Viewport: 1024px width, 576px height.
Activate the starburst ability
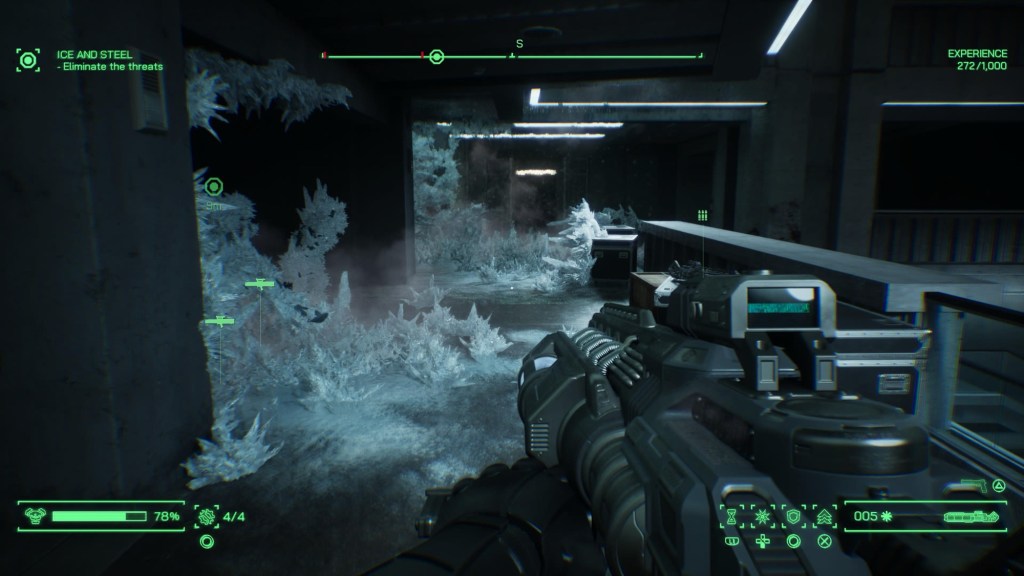[762, 516]
